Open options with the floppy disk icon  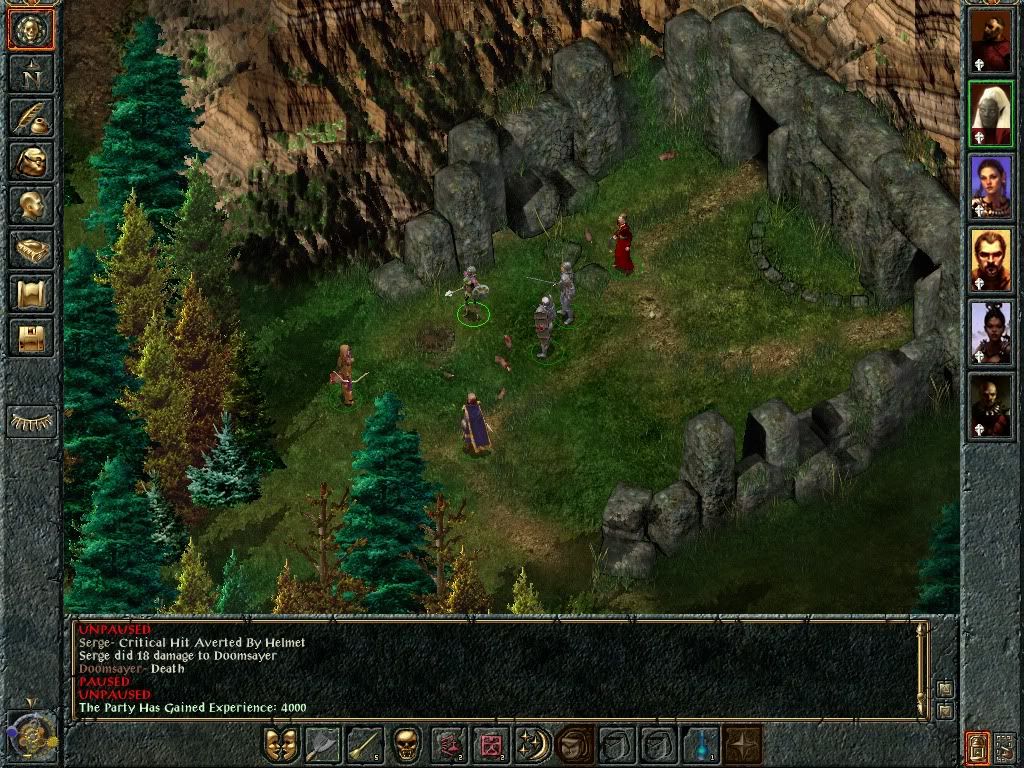(x=31, y=338)
